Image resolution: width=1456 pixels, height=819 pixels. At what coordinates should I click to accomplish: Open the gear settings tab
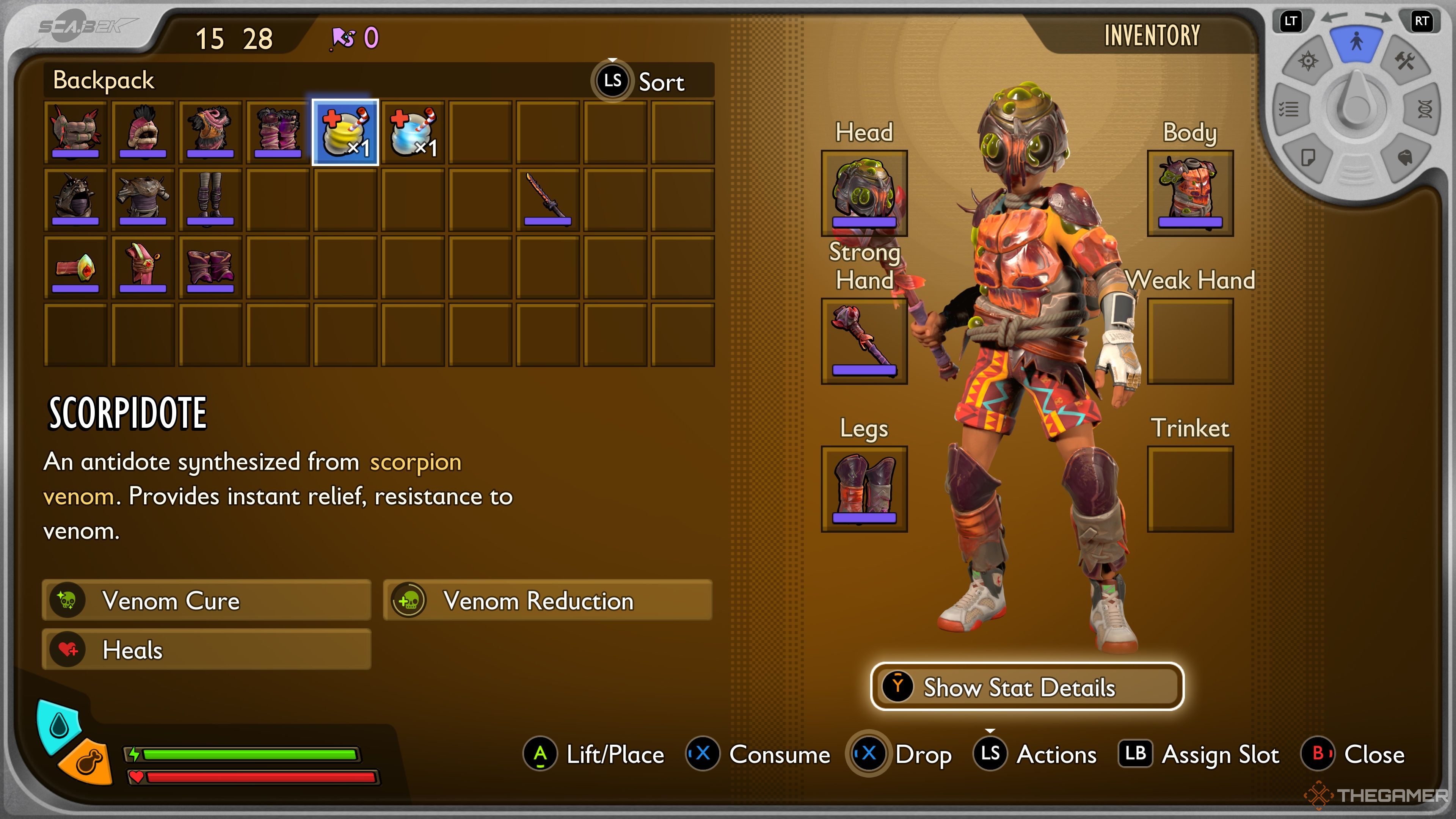coord(1308,61)
